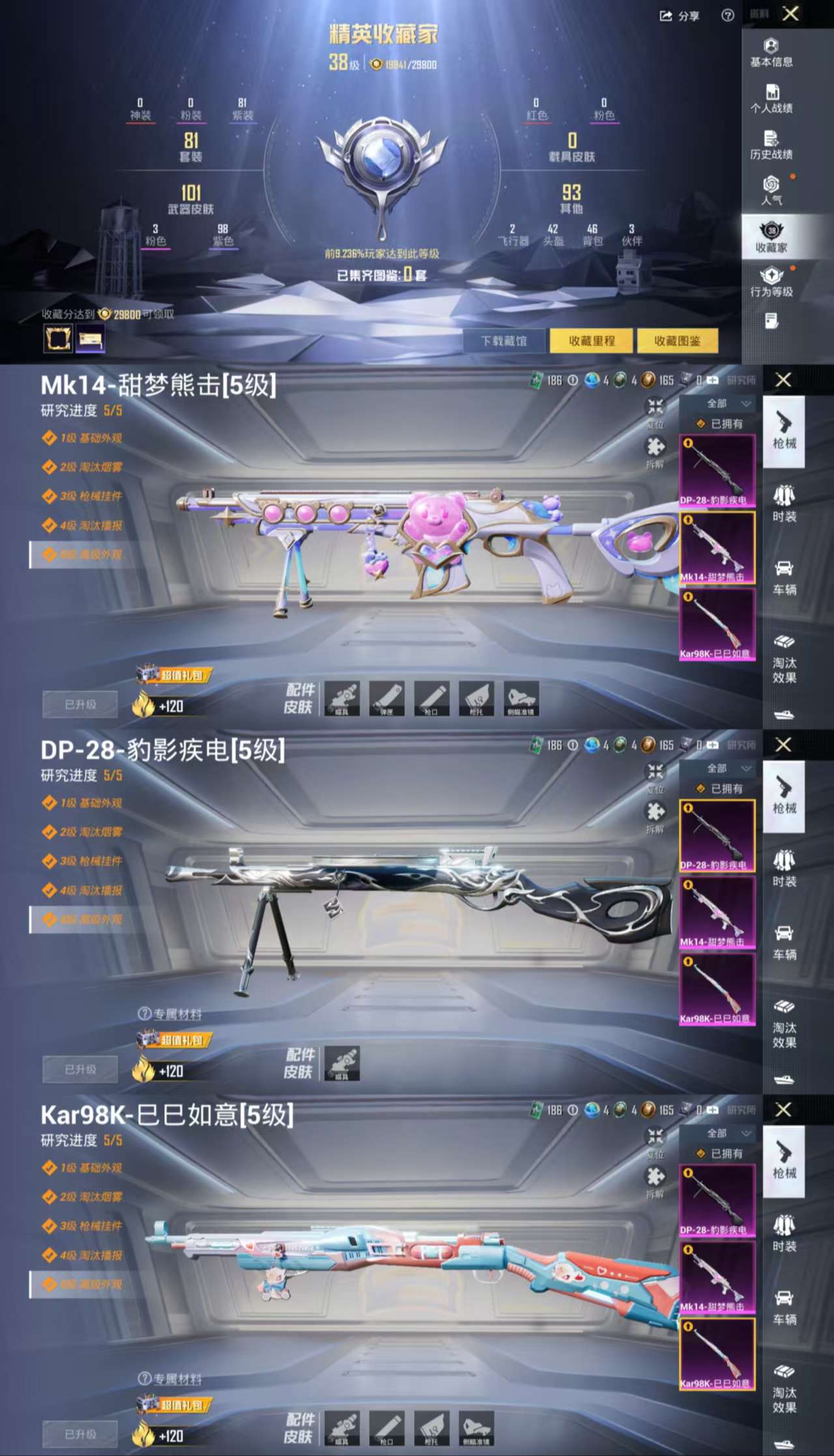Click the 复位 reset view toggle
The width and height of the screenshot is (834, 1456).
tap(655, 409)
